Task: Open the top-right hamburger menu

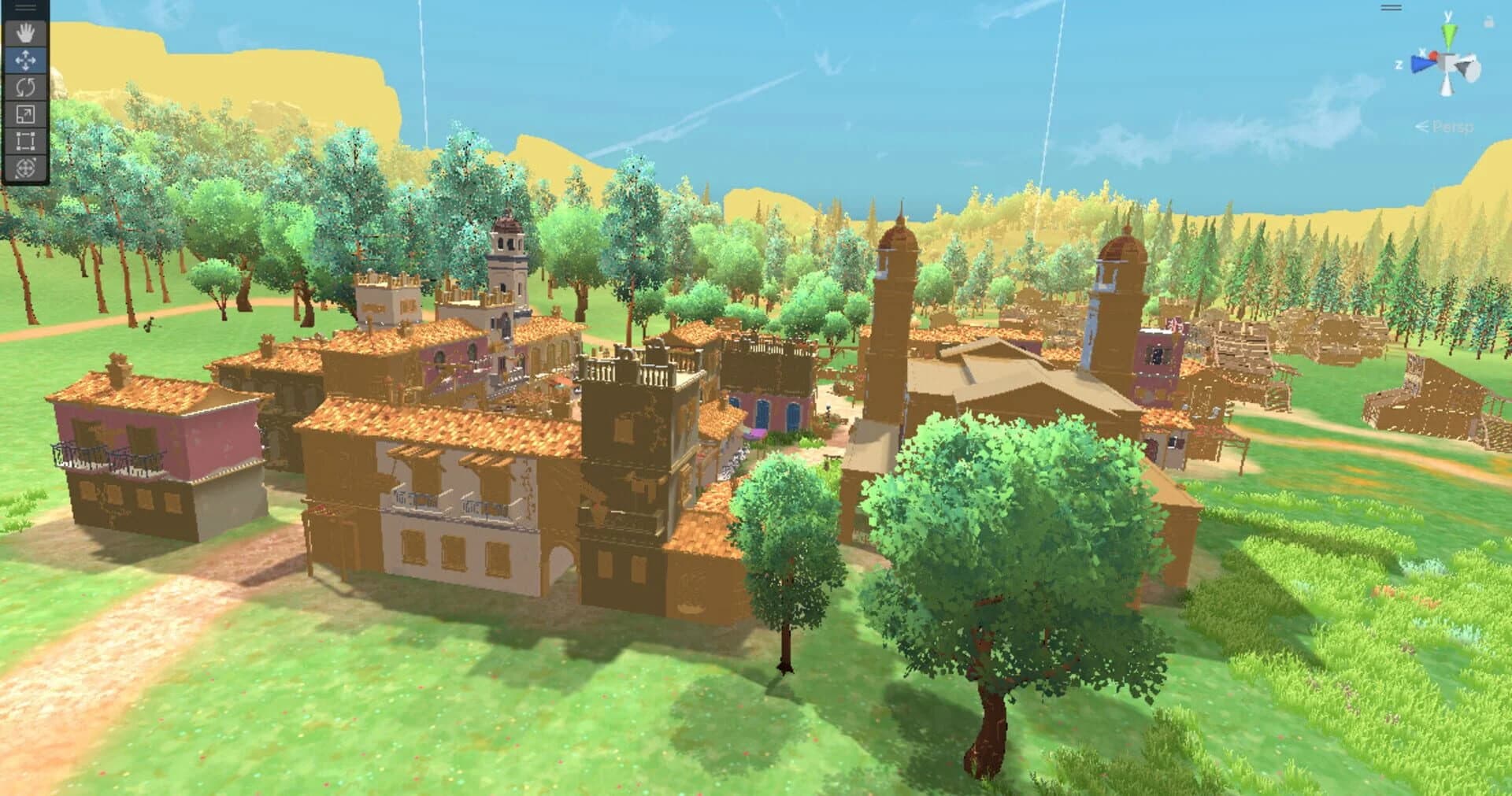Action: tap(1391, 7)
